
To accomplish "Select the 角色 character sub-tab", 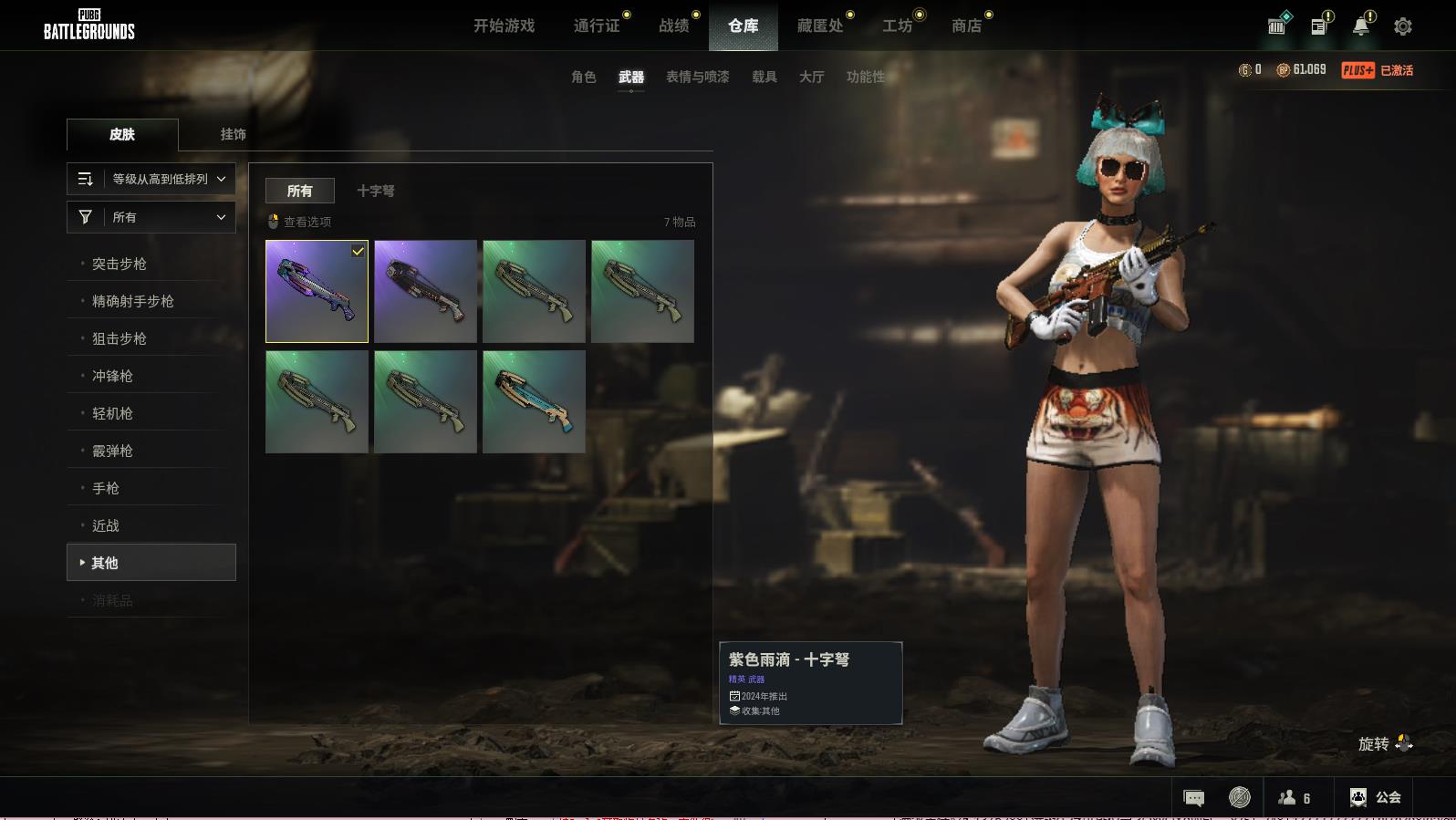I will coord(584,77).
